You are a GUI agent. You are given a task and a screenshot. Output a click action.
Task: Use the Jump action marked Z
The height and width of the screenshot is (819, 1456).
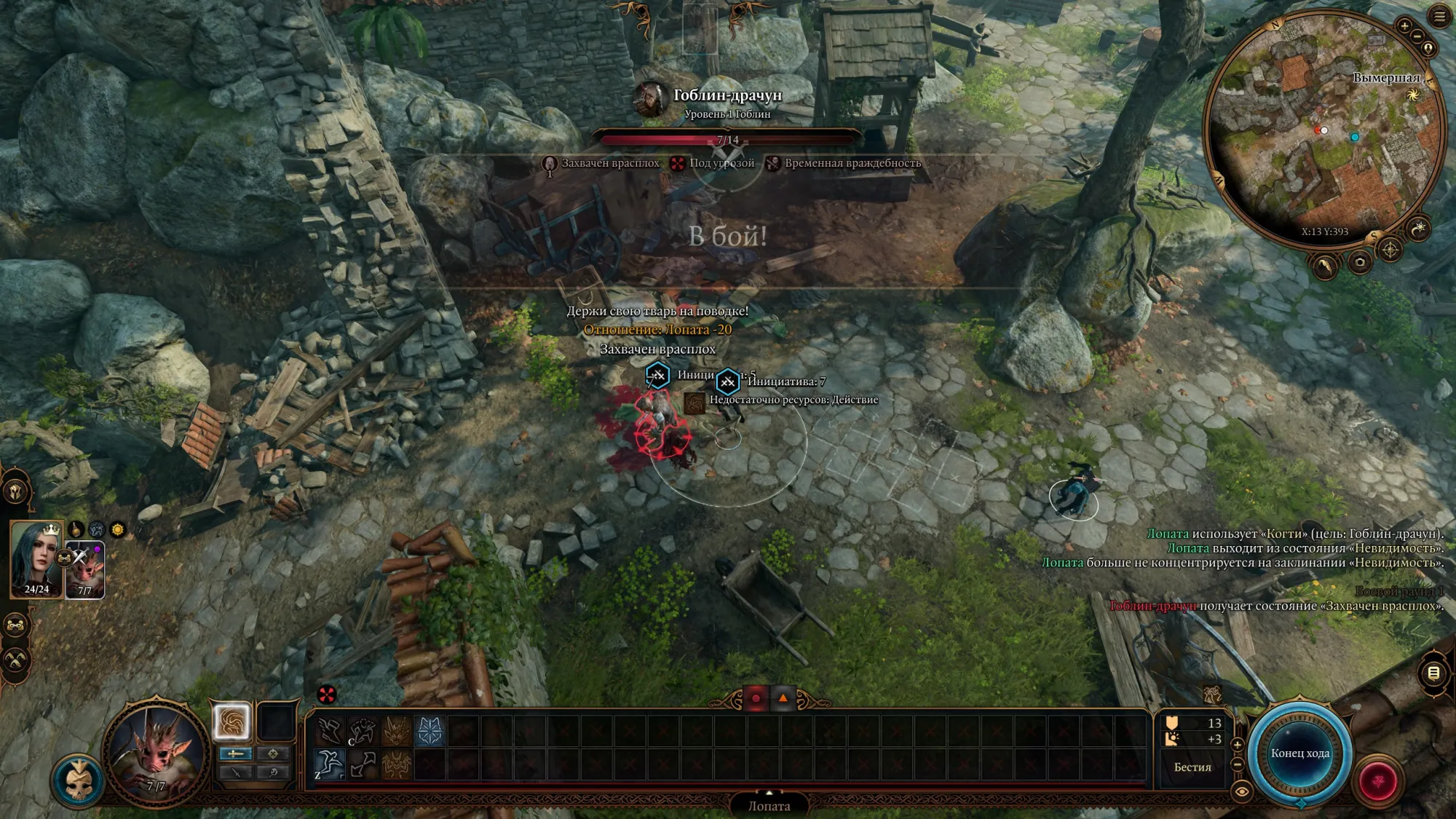(x=330, y=764)
